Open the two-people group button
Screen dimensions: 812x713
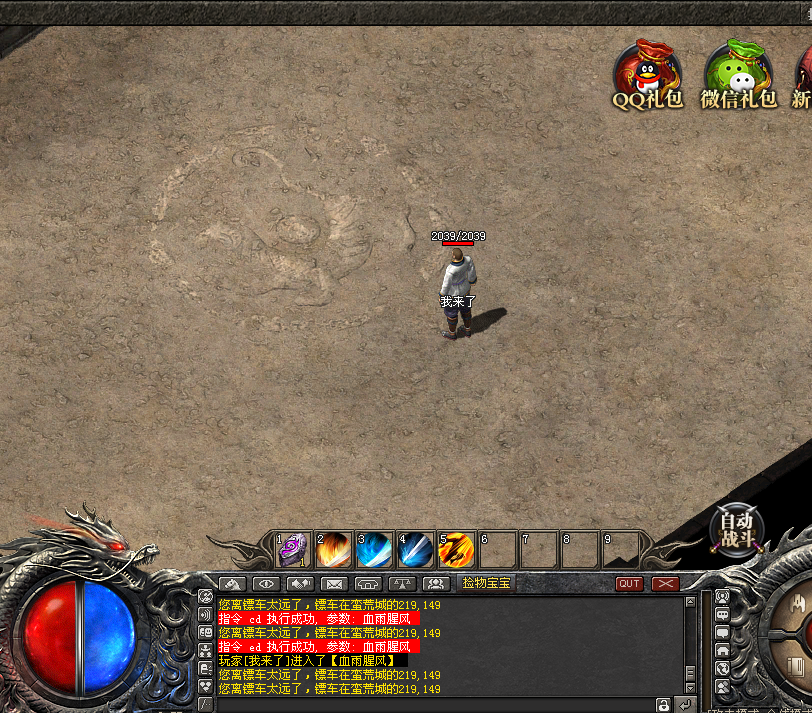[436, 583]
